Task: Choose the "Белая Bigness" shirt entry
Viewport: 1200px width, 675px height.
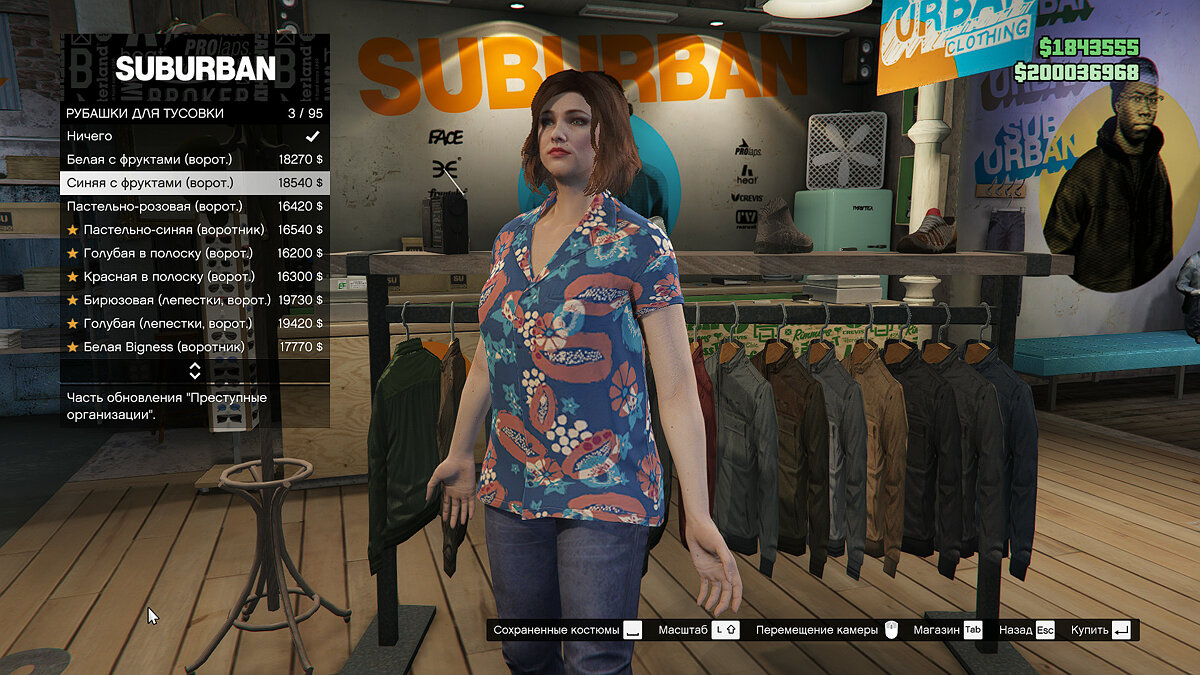Action: click(195, 347)
